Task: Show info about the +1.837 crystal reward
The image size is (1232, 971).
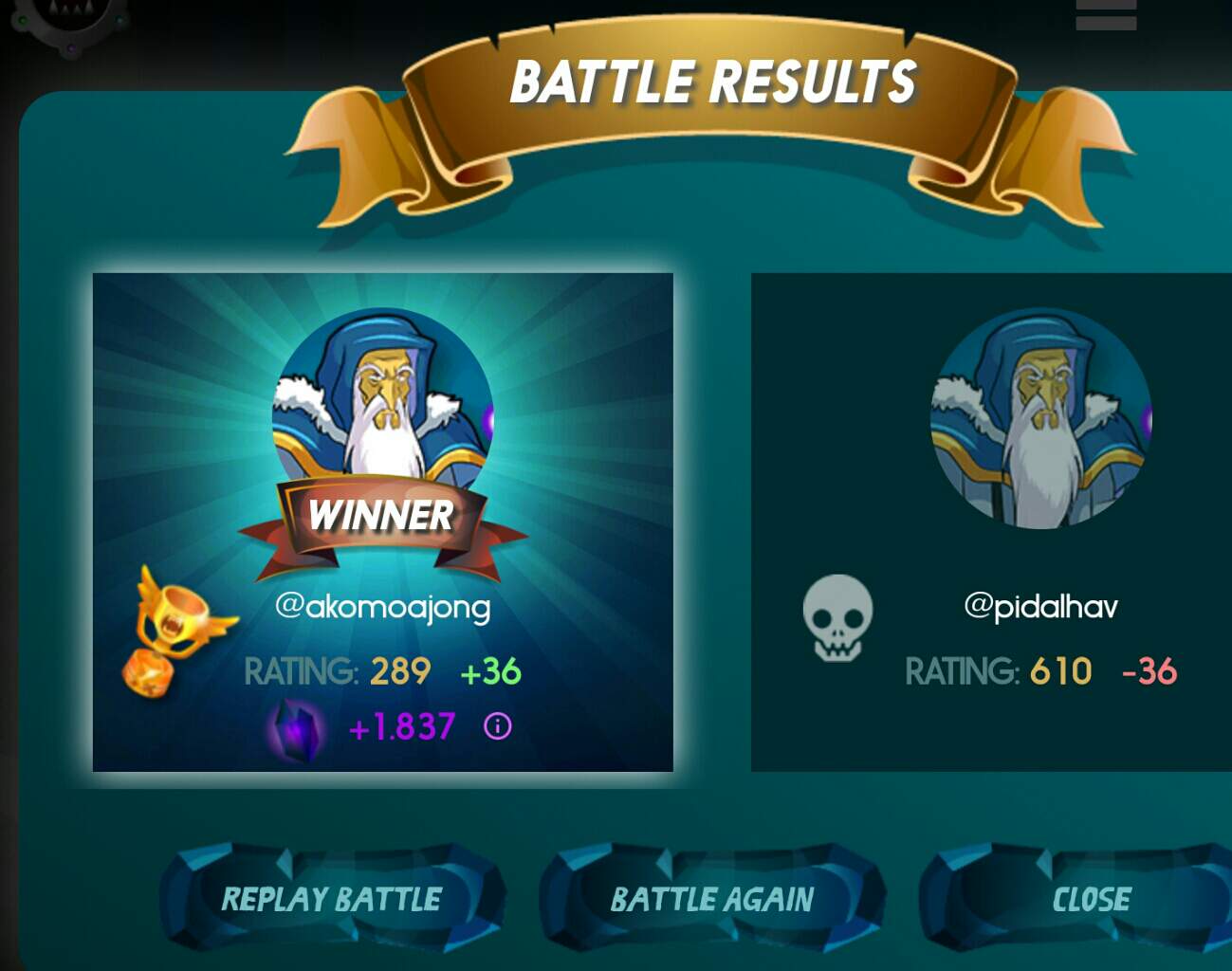Action: coord(498,726)
